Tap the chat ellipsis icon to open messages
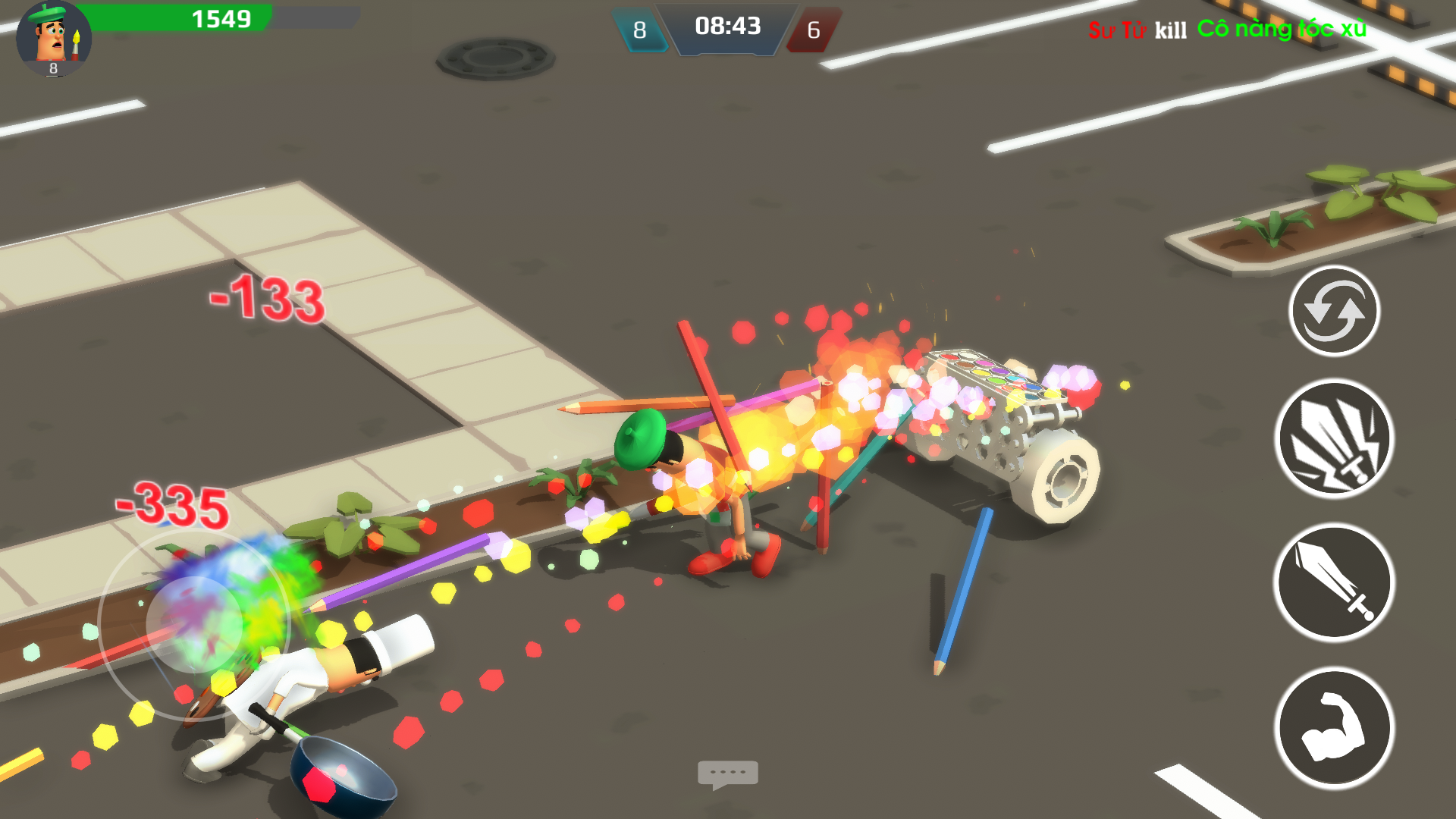 728,773
